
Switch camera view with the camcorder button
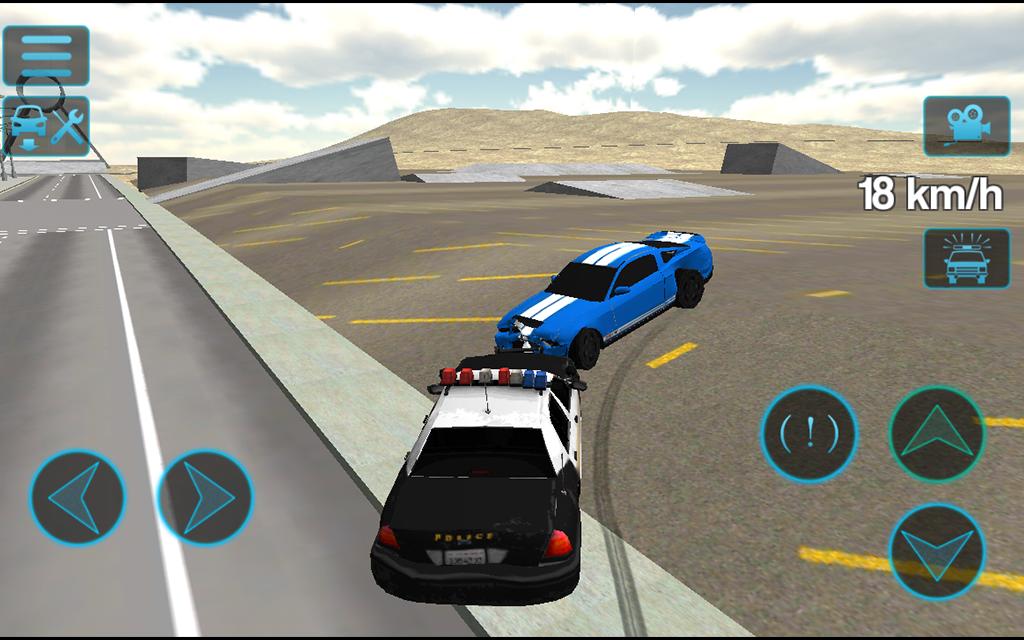click(x=966, y=125)
